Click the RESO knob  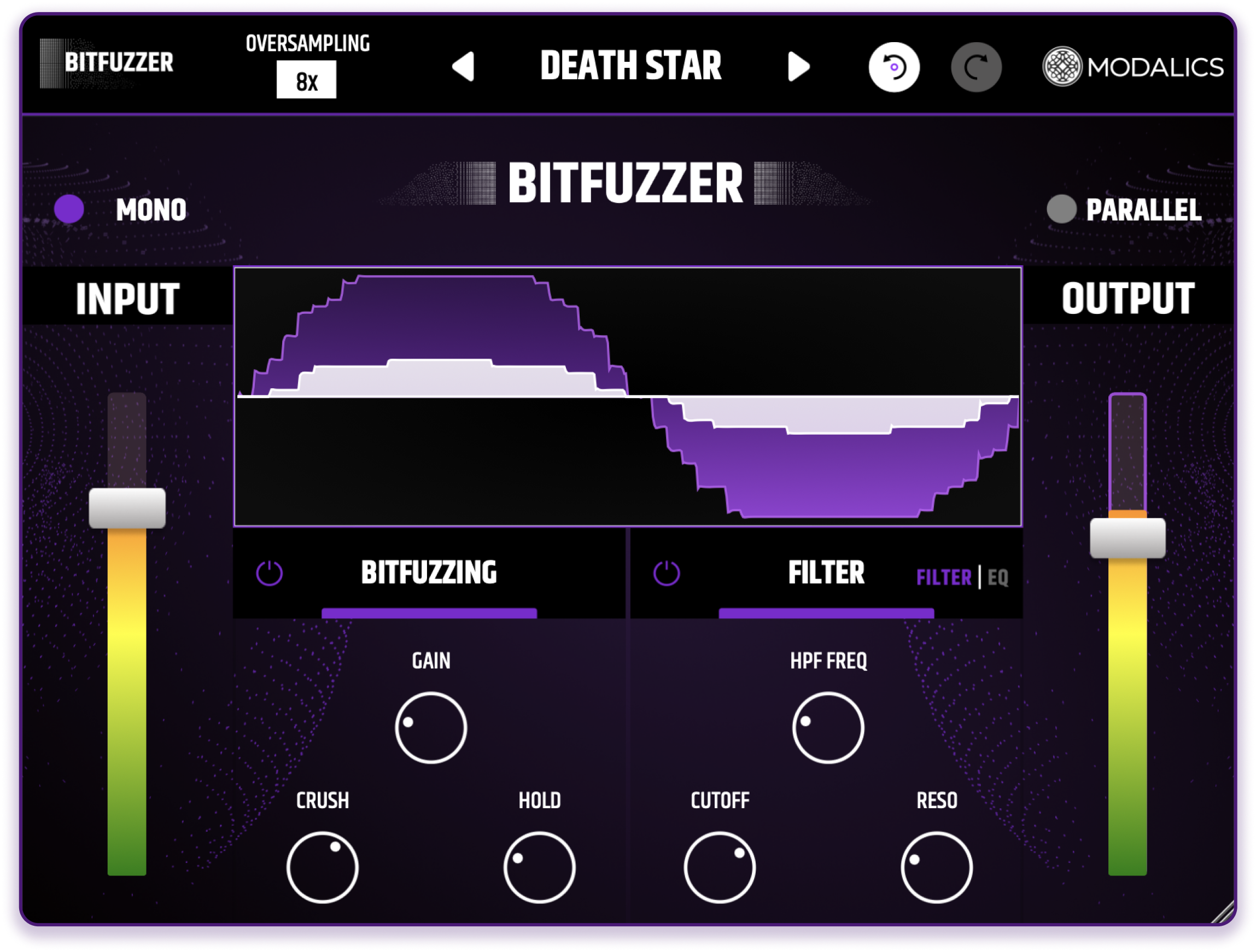937,868
